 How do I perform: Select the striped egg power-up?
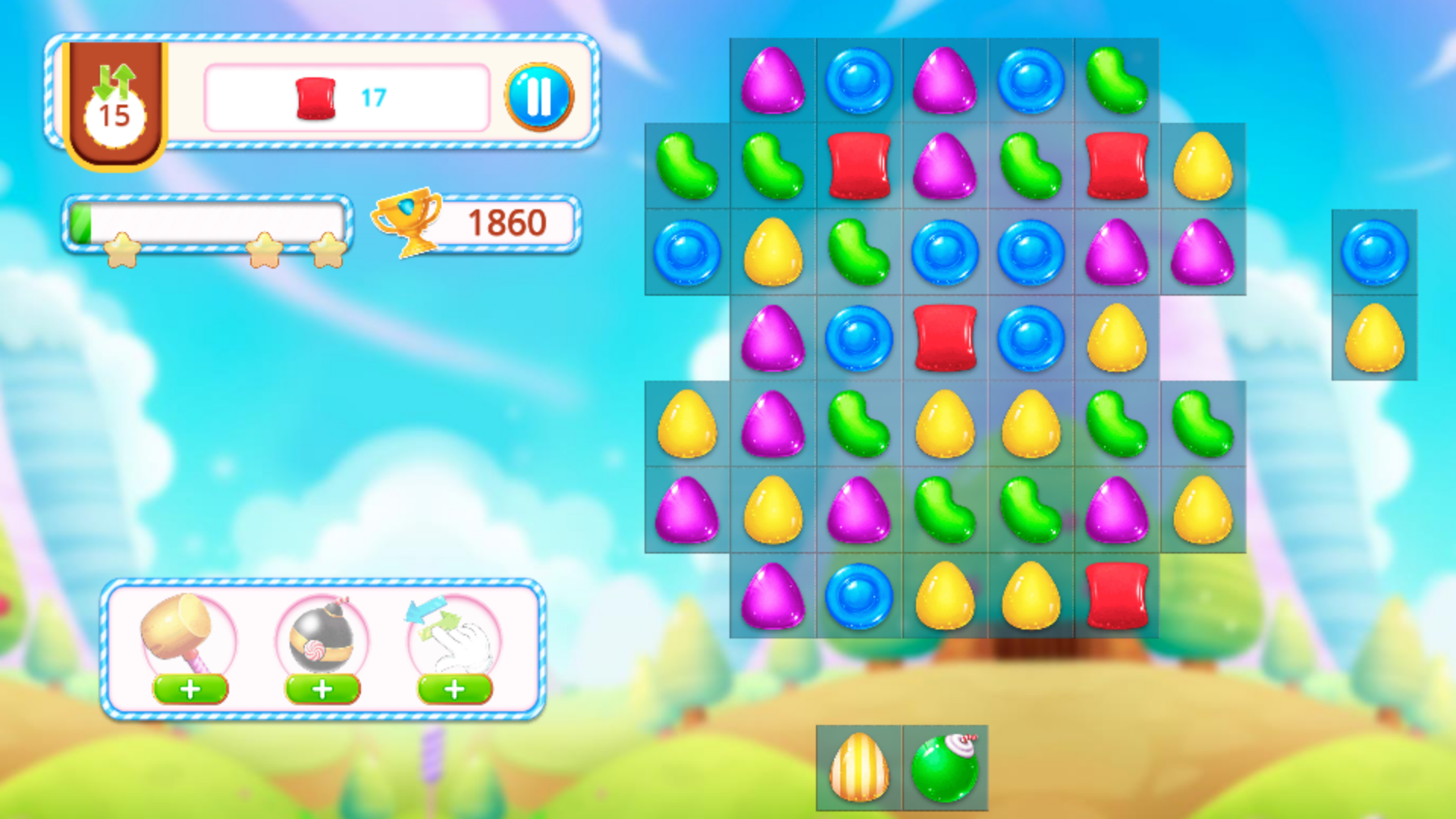859,767
